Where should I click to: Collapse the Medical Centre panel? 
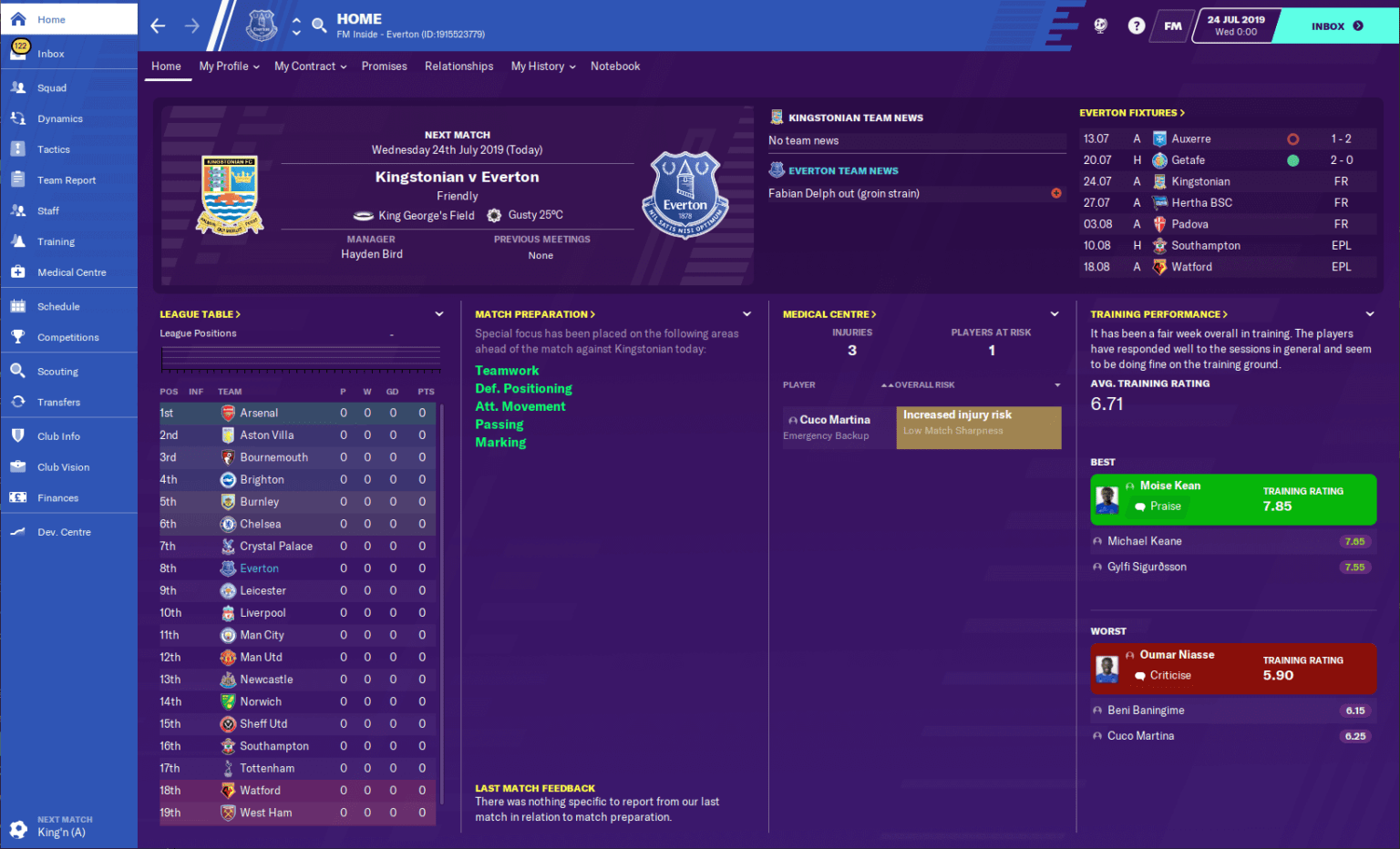[x=1055, y=313]
